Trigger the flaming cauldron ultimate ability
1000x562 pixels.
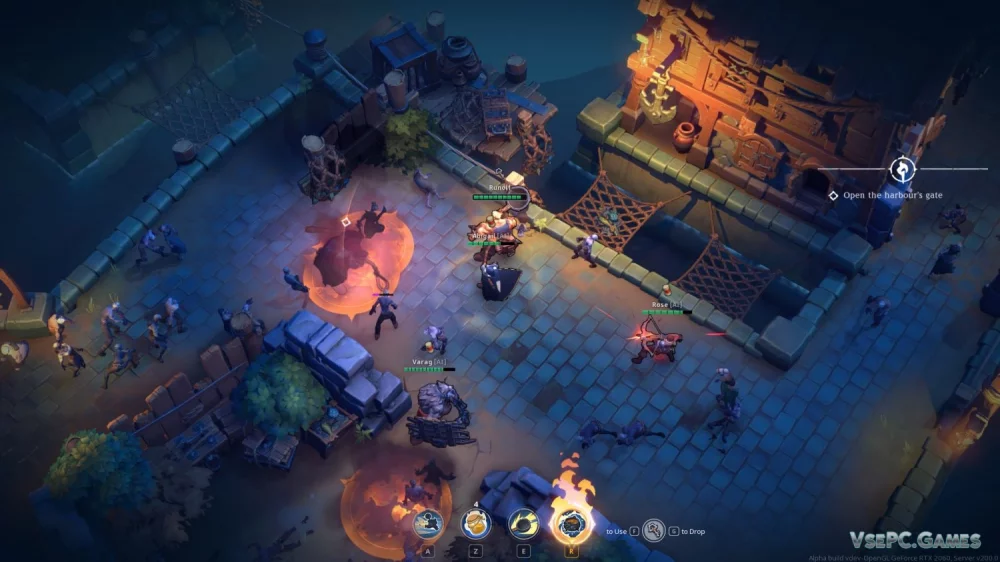(x=572, y=523)
